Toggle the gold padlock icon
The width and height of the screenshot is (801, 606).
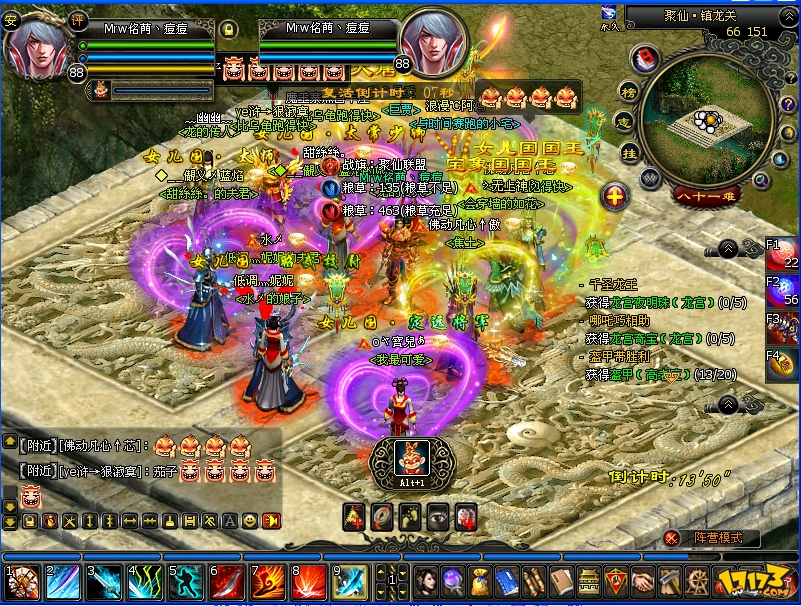click(228, 57)
